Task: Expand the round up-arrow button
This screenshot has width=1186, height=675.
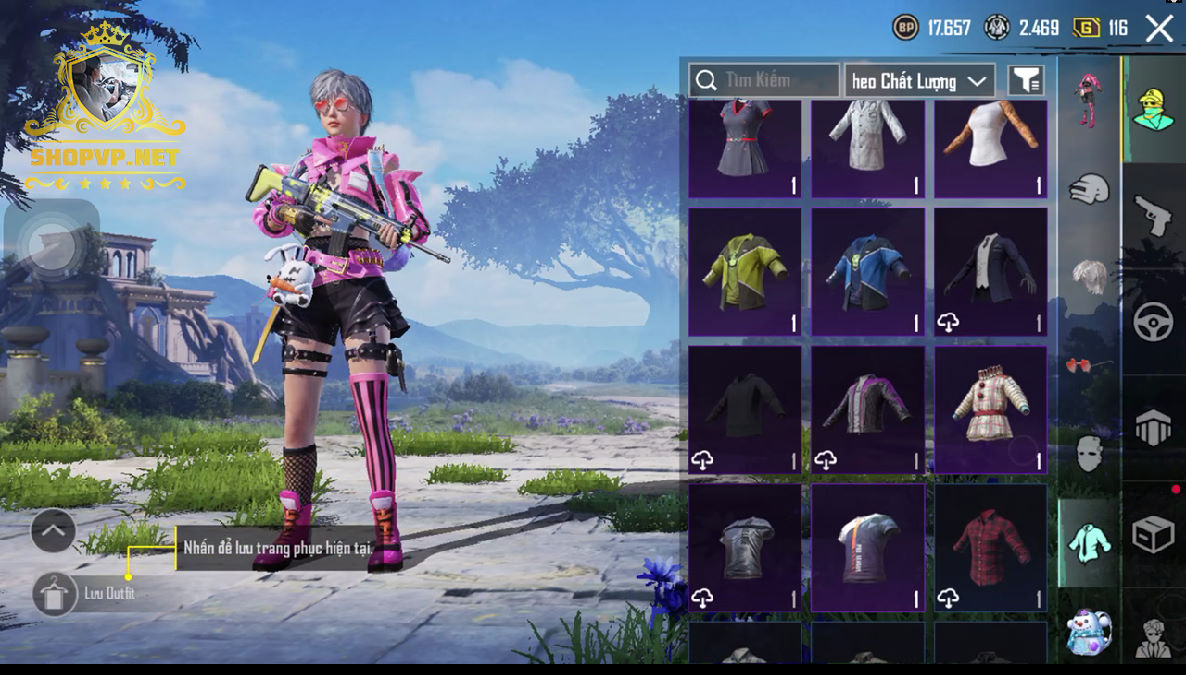Action: (x=53, y=531)
